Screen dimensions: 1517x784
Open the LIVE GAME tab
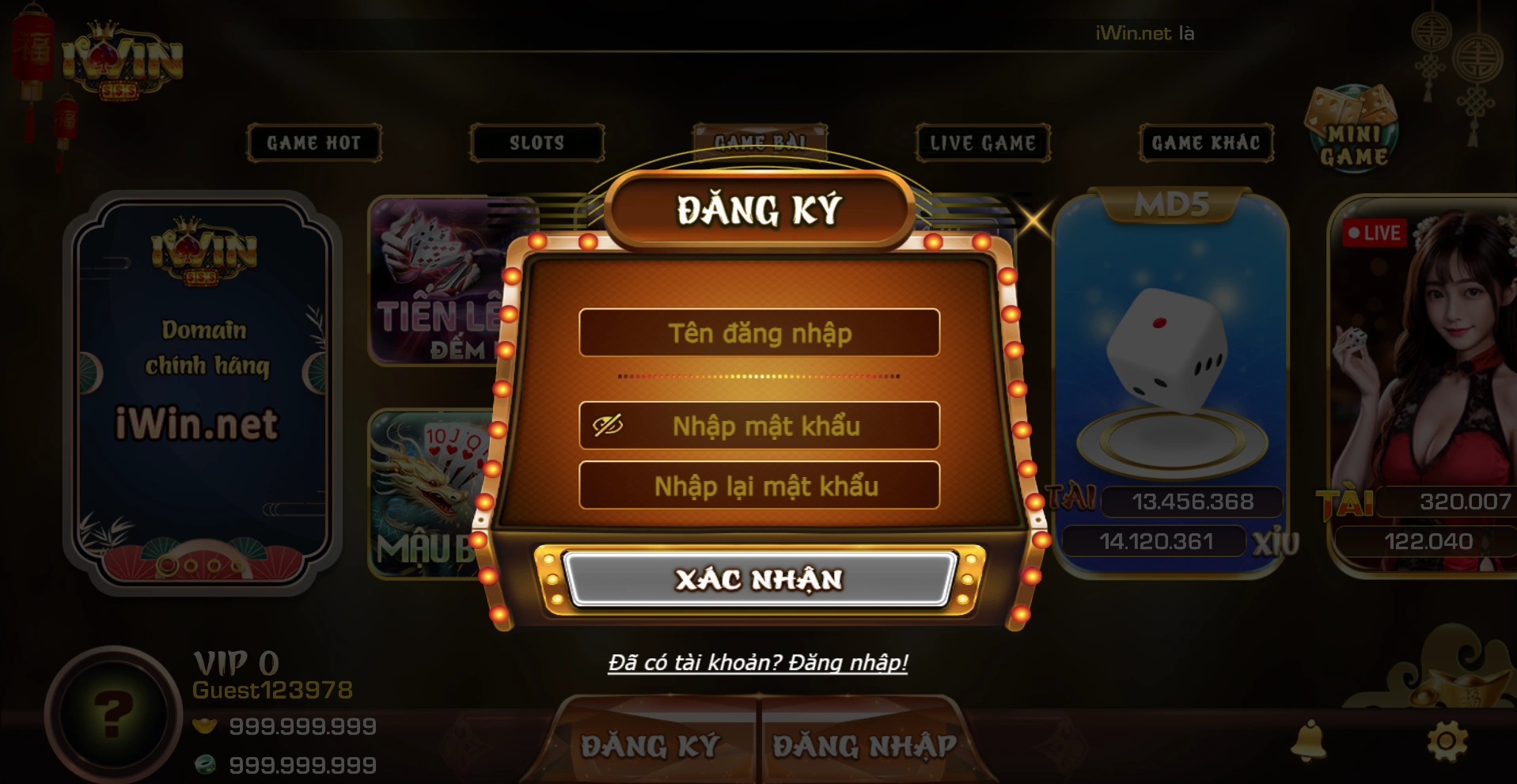tap(981, 143)
